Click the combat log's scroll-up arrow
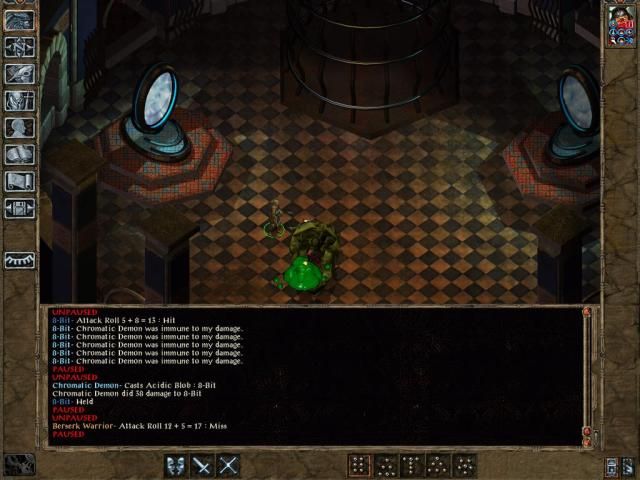The image size is (640, 480). 587,312
